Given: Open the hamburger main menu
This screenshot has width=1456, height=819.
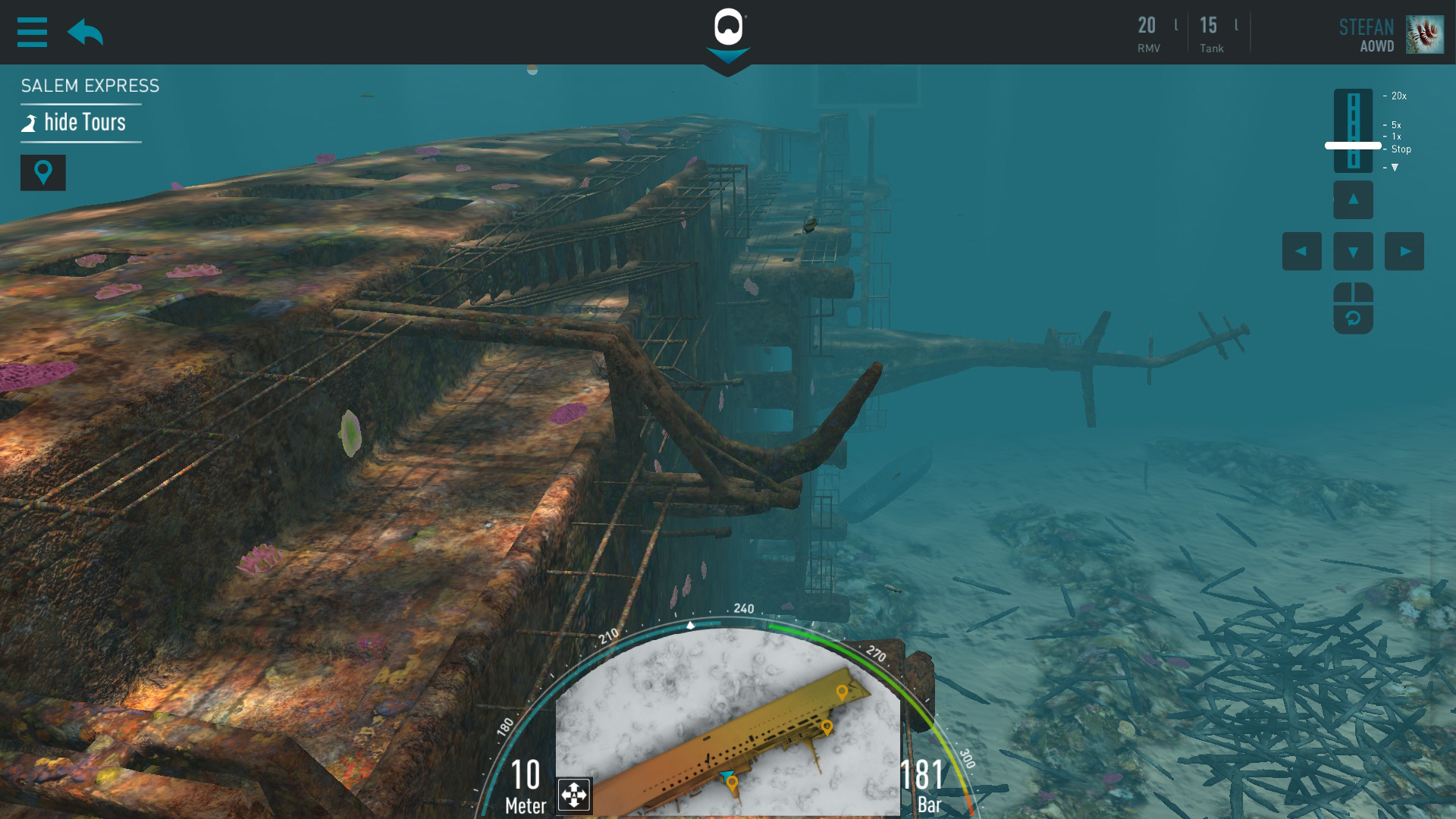Looking at the screenshot, I should point(32,33).
